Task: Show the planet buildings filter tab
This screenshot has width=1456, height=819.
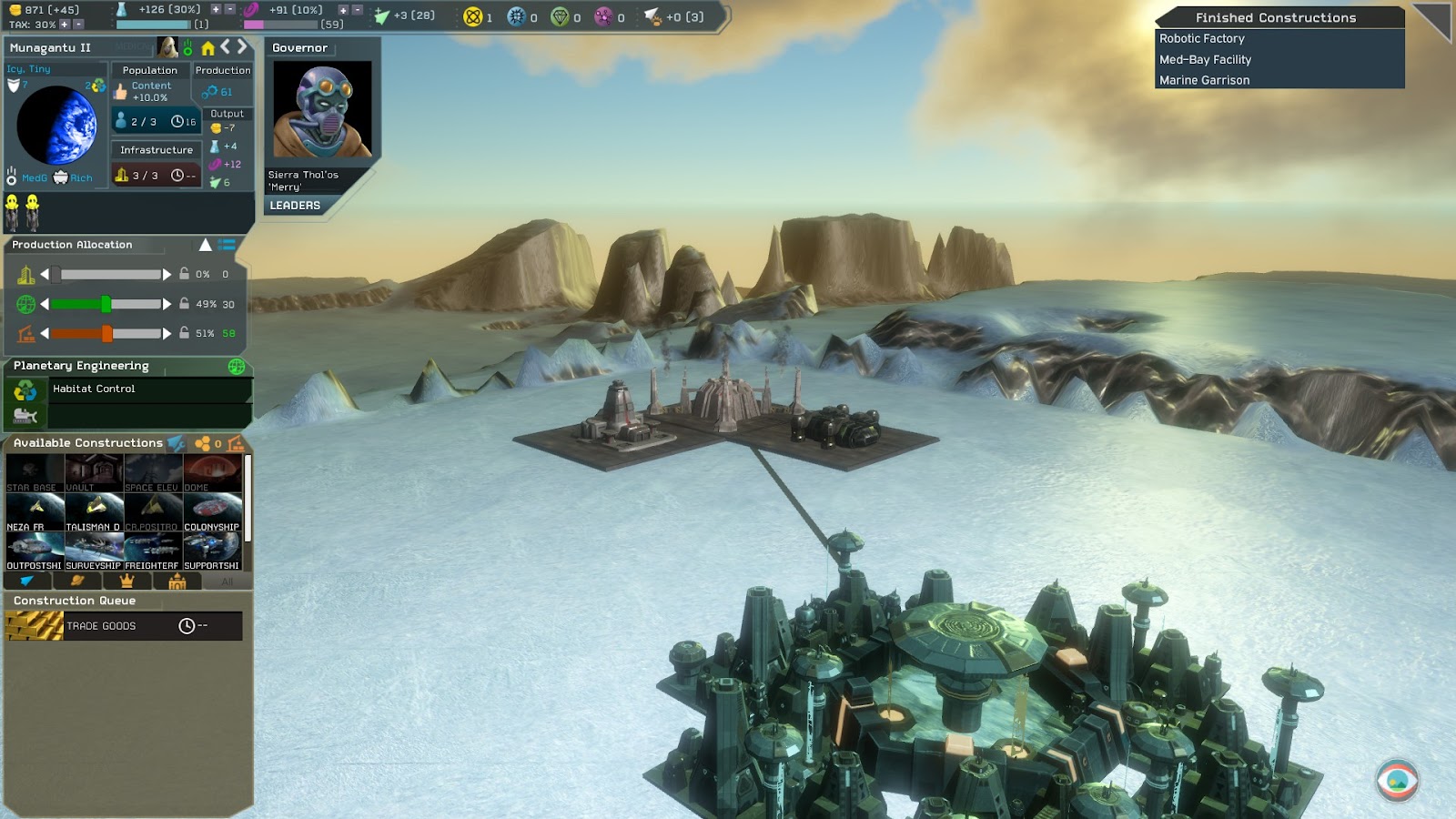Action: [x=77, y=581]
